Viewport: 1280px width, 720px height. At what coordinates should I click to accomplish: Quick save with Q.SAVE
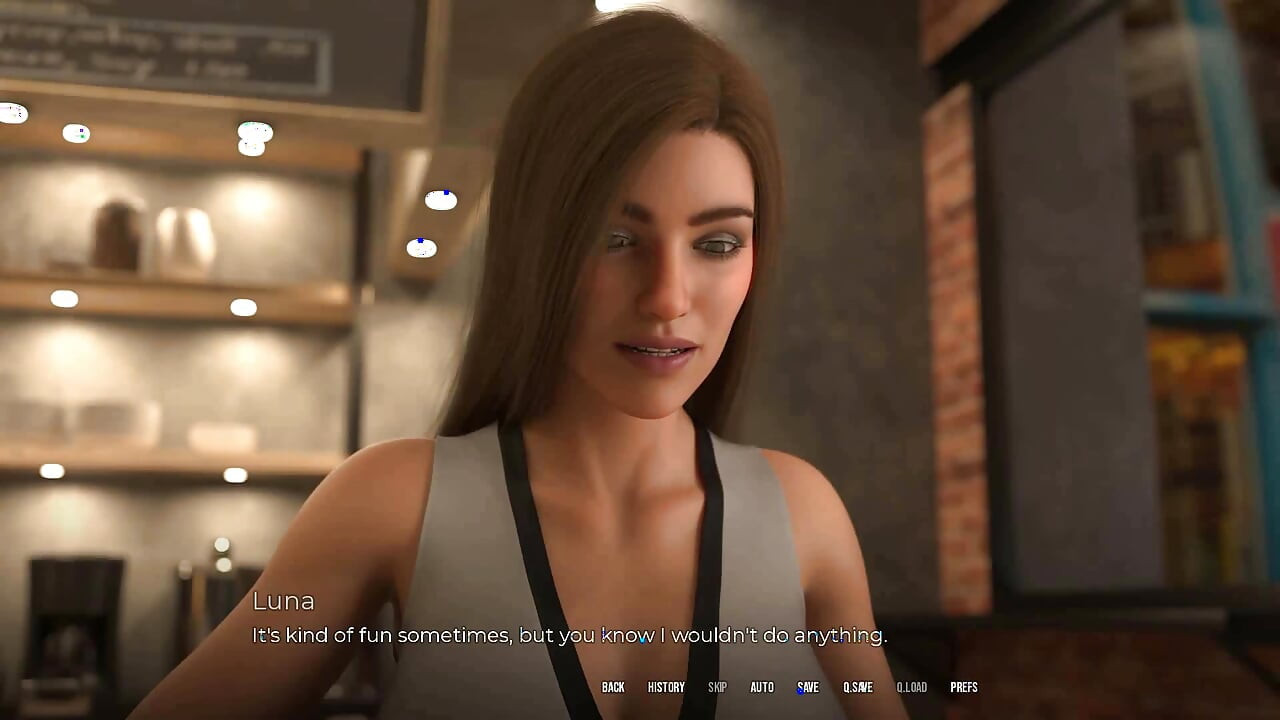(858, 687)
